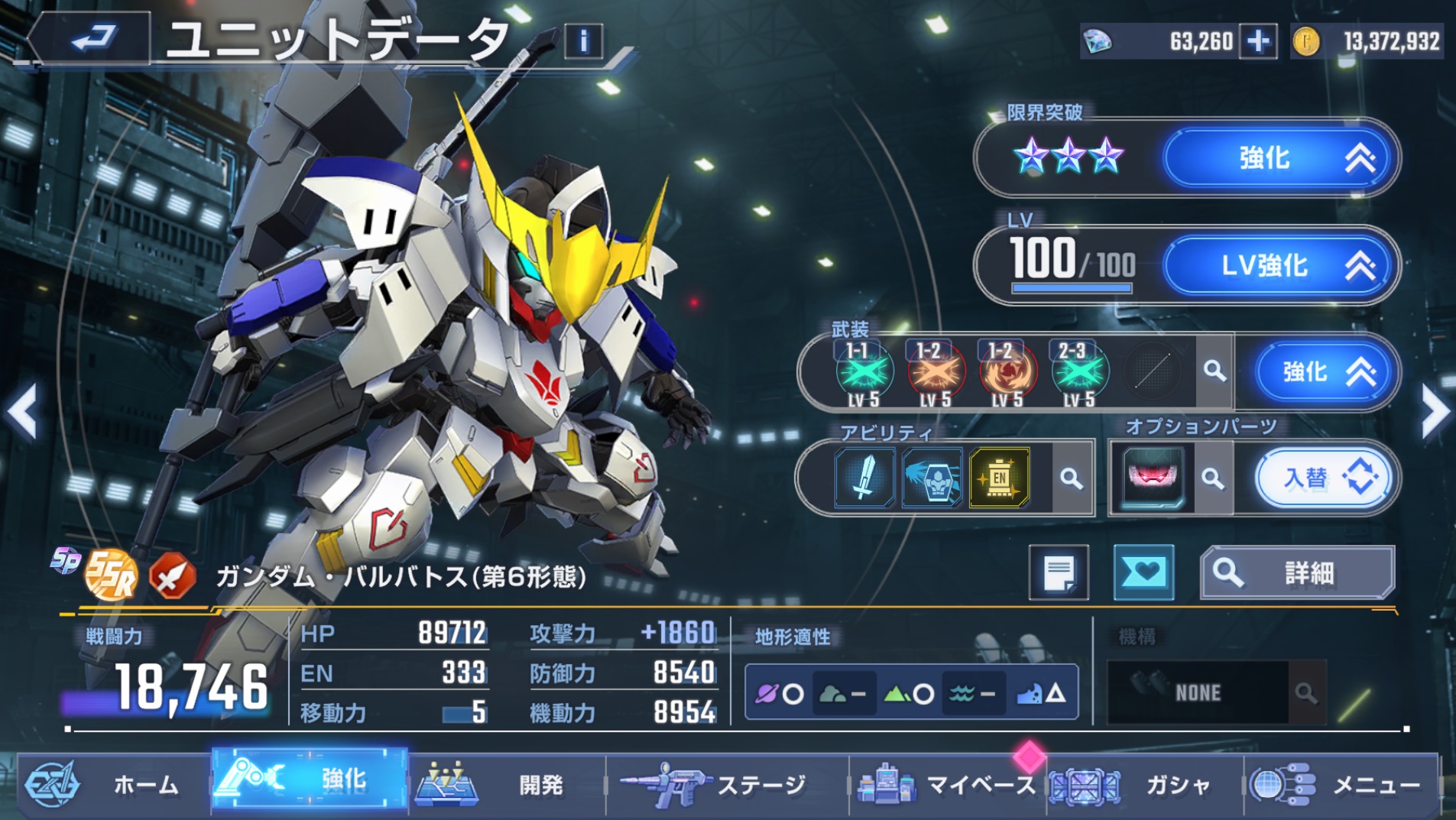Select the sword ability icon
Image resolution: width=1456 pixels, height=820 pixels.
tap(864, 478)
